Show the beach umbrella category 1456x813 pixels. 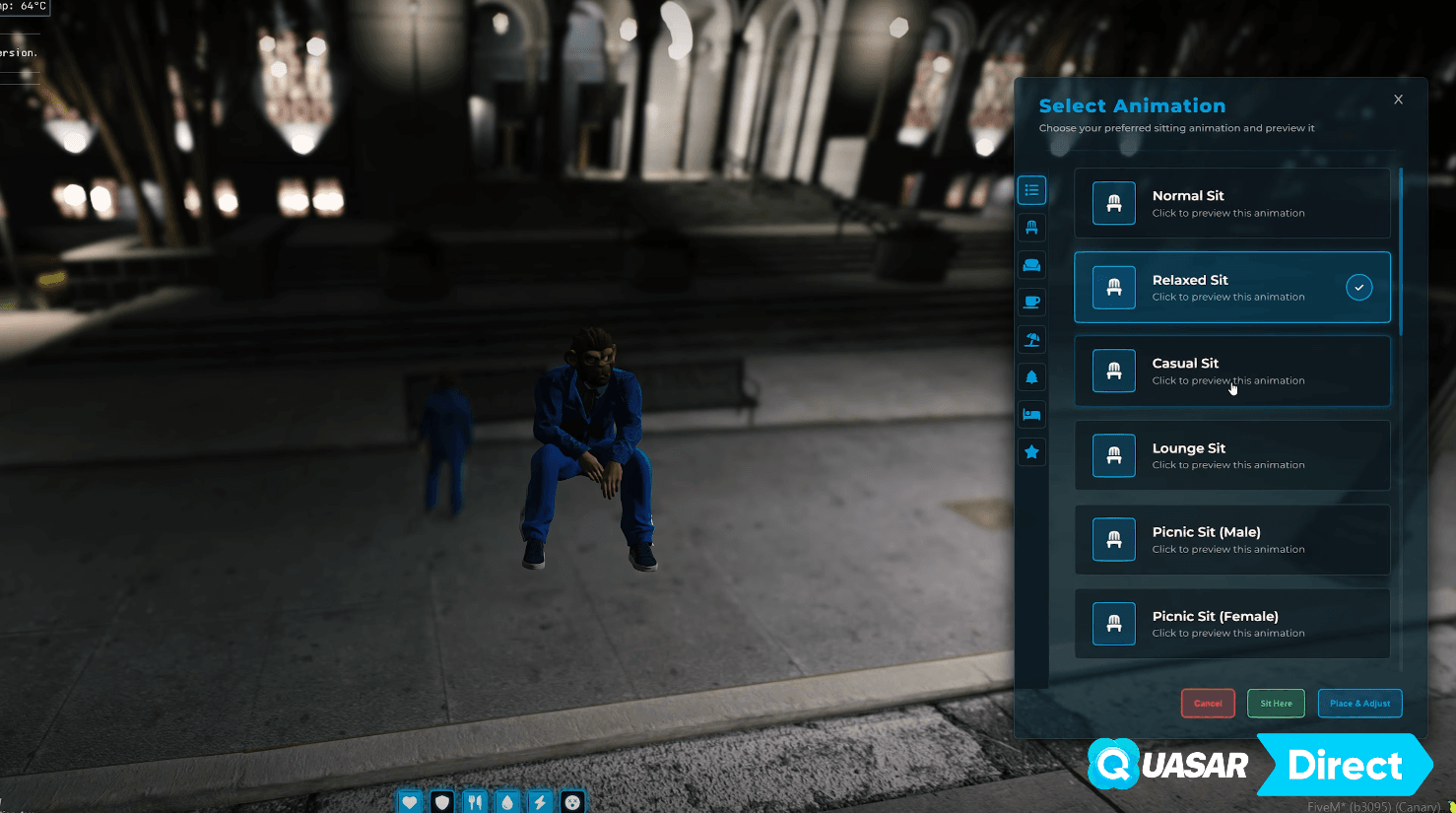click(1031, 340)
